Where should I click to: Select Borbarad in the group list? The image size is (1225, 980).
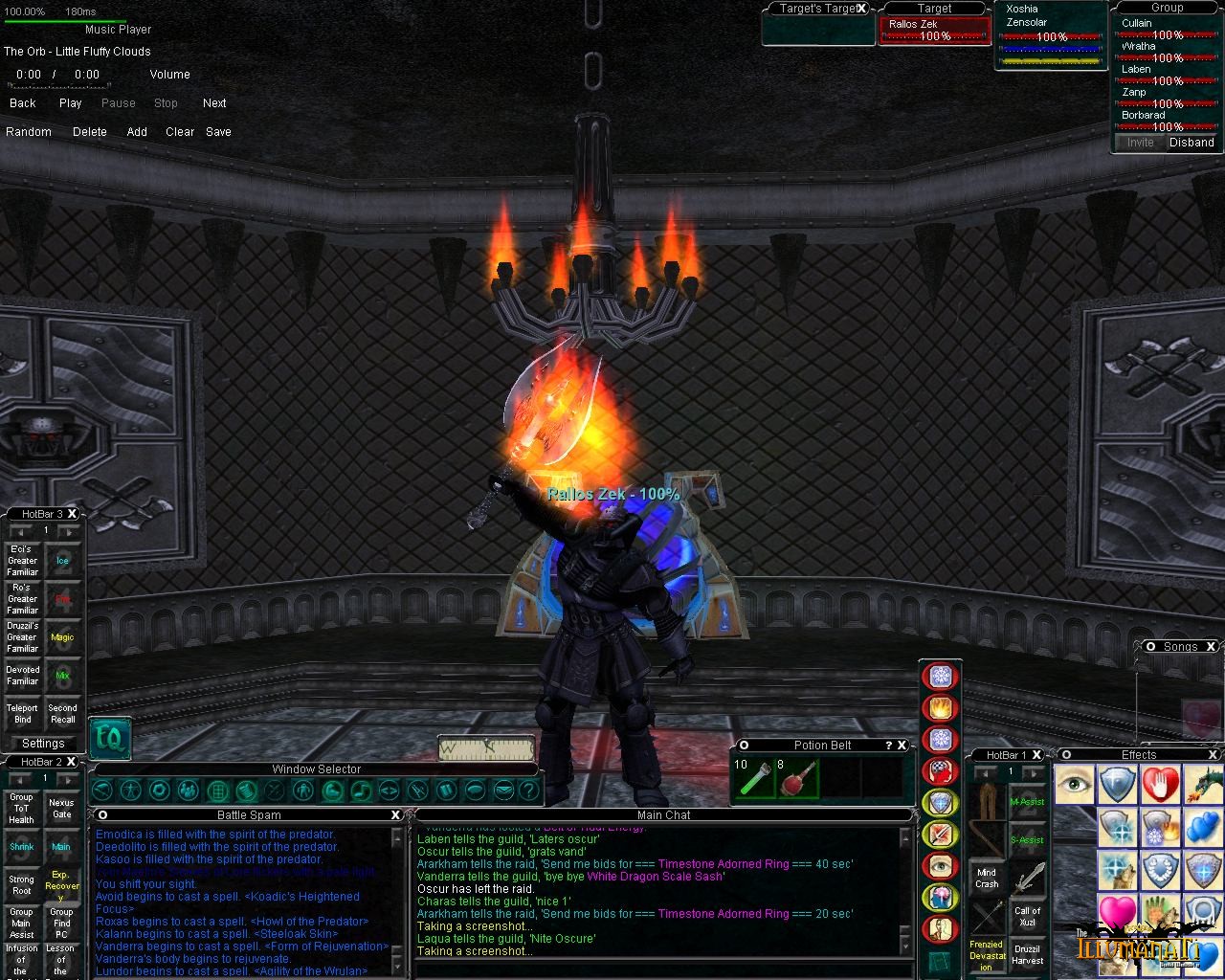pyautogui.click(x=1144, y=116)
